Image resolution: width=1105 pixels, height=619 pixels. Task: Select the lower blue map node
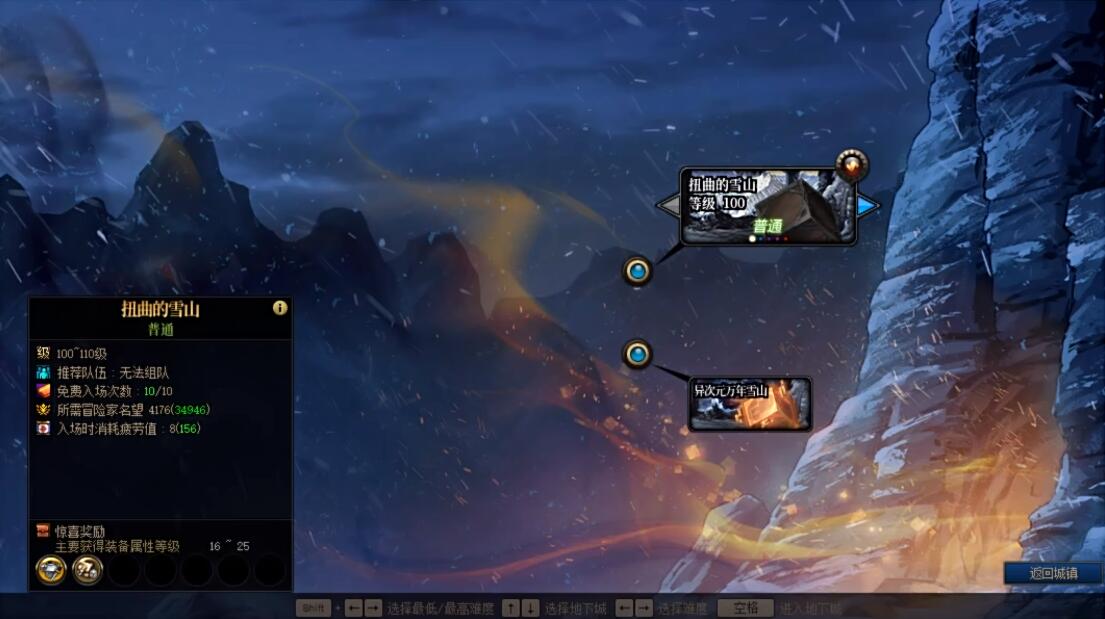637,354
